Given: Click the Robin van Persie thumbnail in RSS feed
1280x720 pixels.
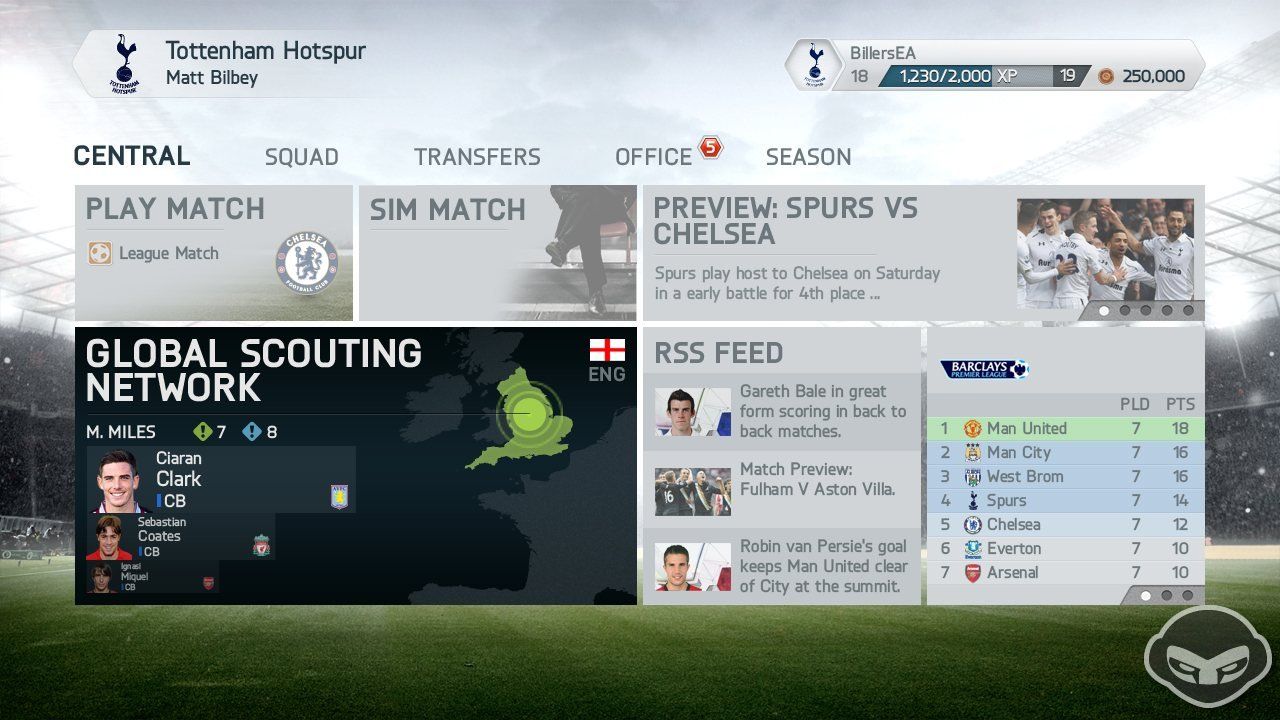Looking at the screenshot, I should (691, 565).
